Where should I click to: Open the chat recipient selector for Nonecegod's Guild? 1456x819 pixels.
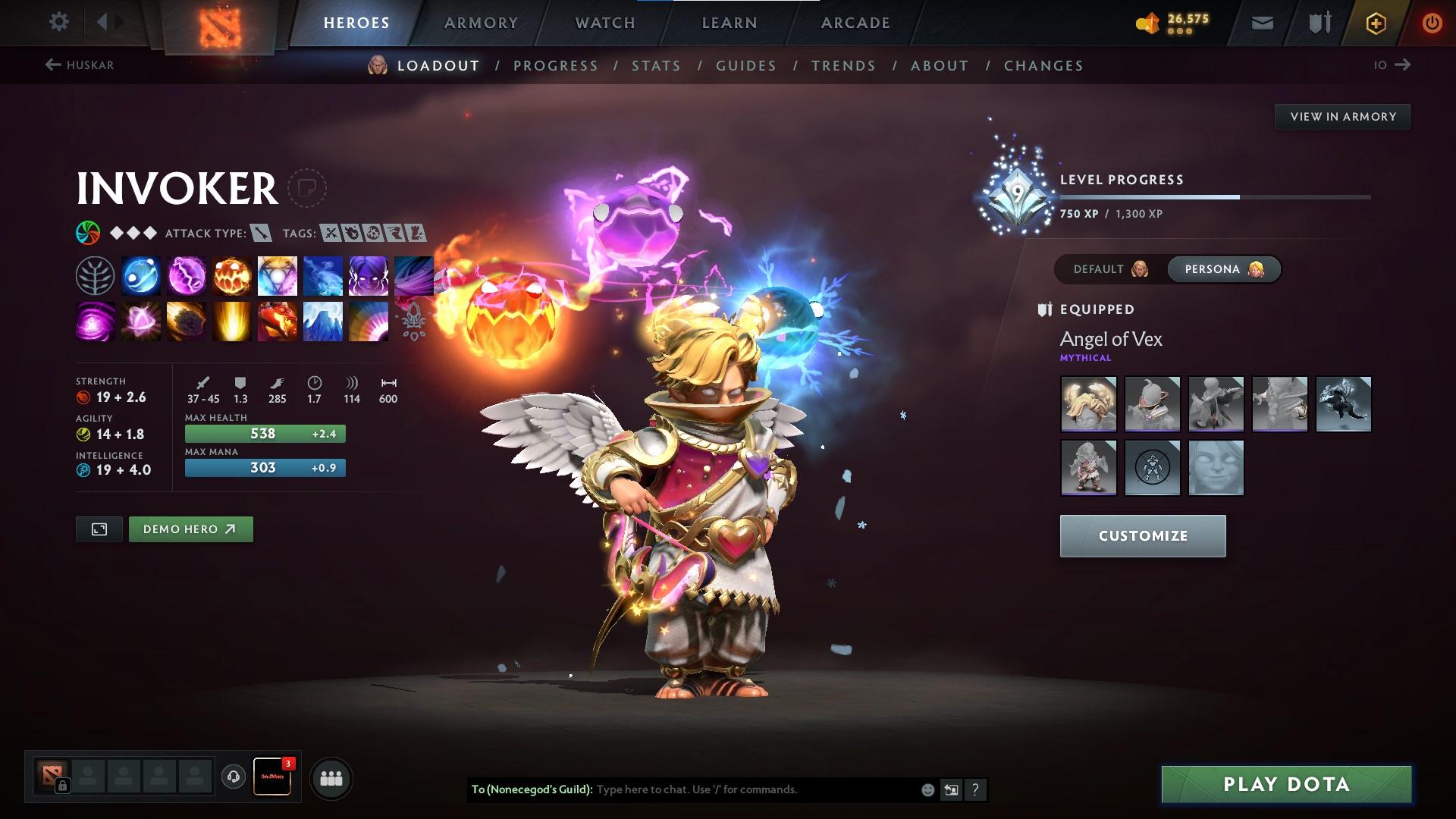[x=950, y=789]
